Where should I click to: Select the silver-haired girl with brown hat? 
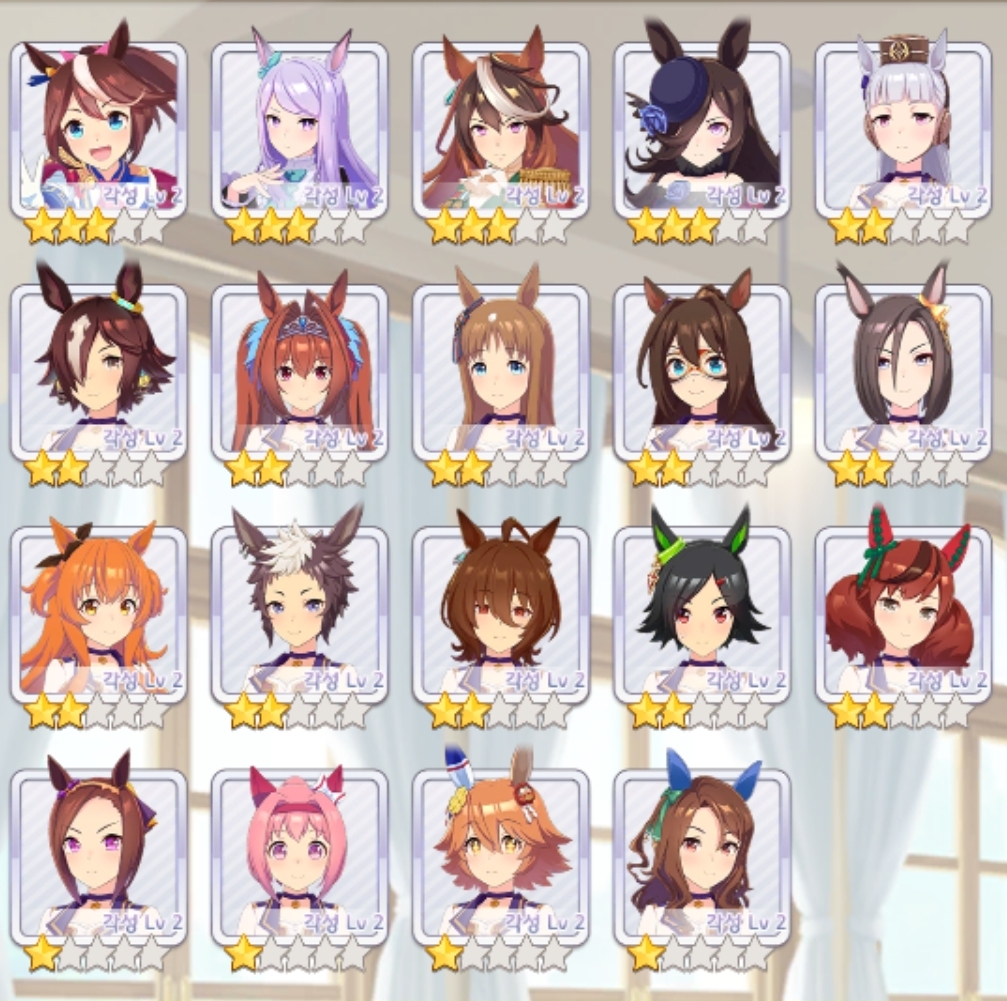903,130
